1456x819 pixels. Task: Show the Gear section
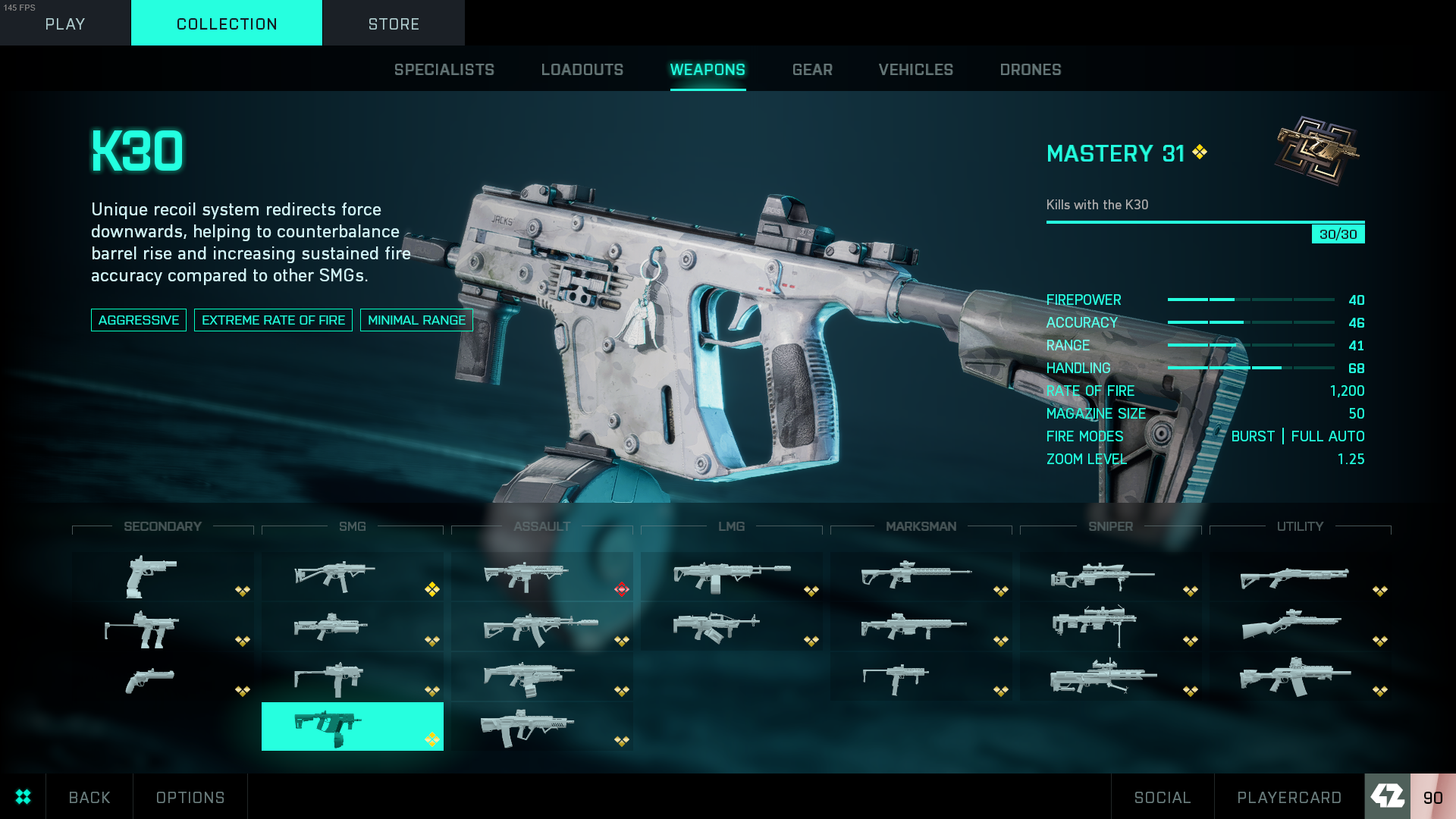point(812,70)
